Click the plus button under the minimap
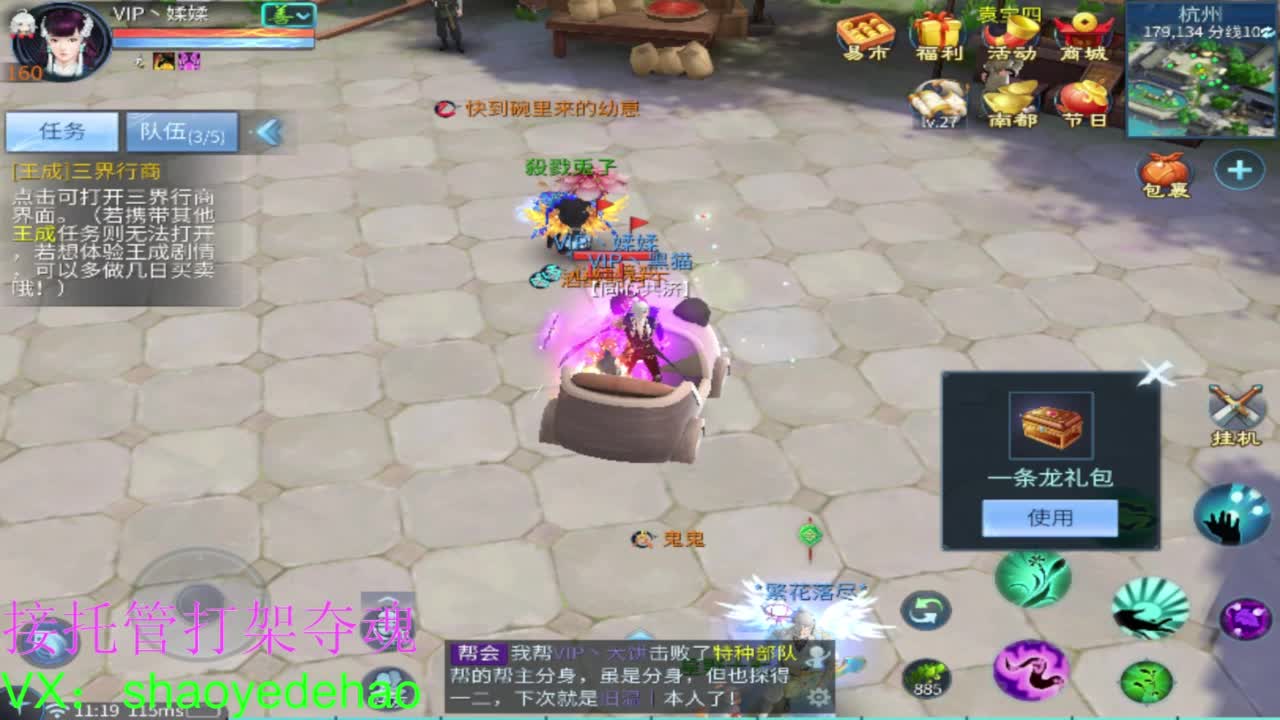 (x=1240, y=170)
